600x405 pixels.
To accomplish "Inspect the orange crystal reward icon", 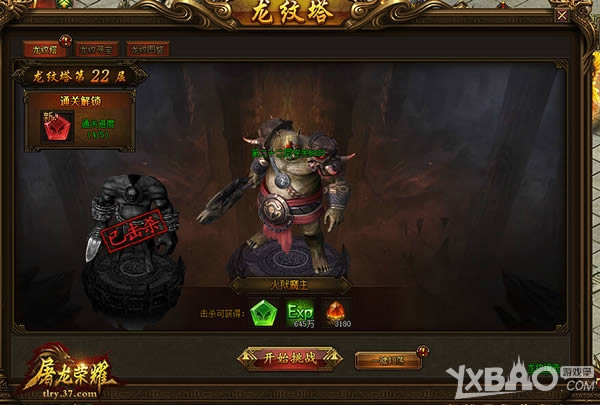I will click(x=336, y=311).
